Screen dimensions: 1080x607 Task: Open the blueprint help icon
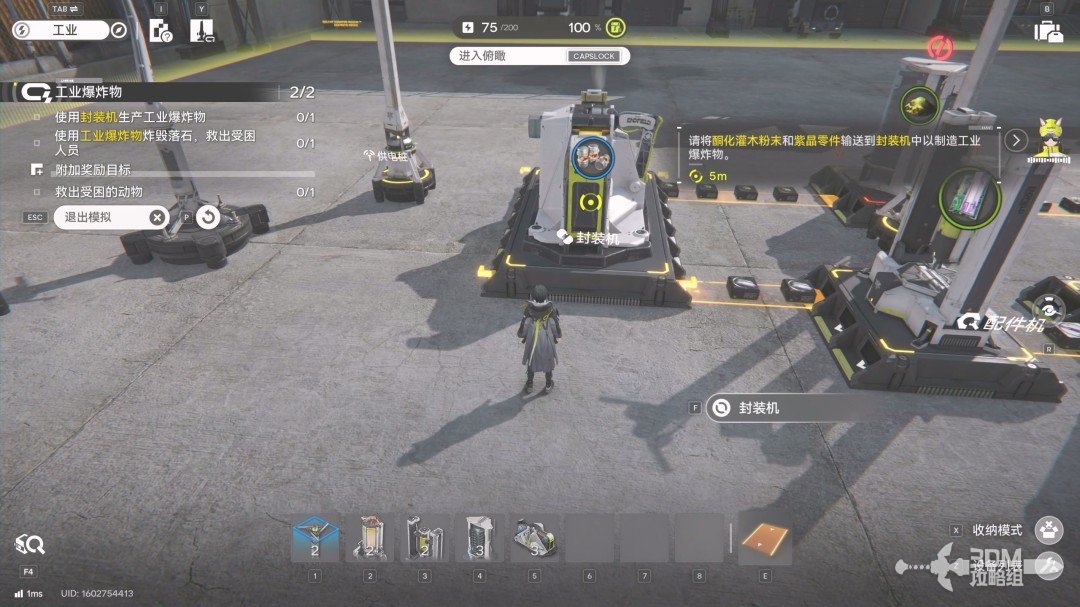click(161, 31)
